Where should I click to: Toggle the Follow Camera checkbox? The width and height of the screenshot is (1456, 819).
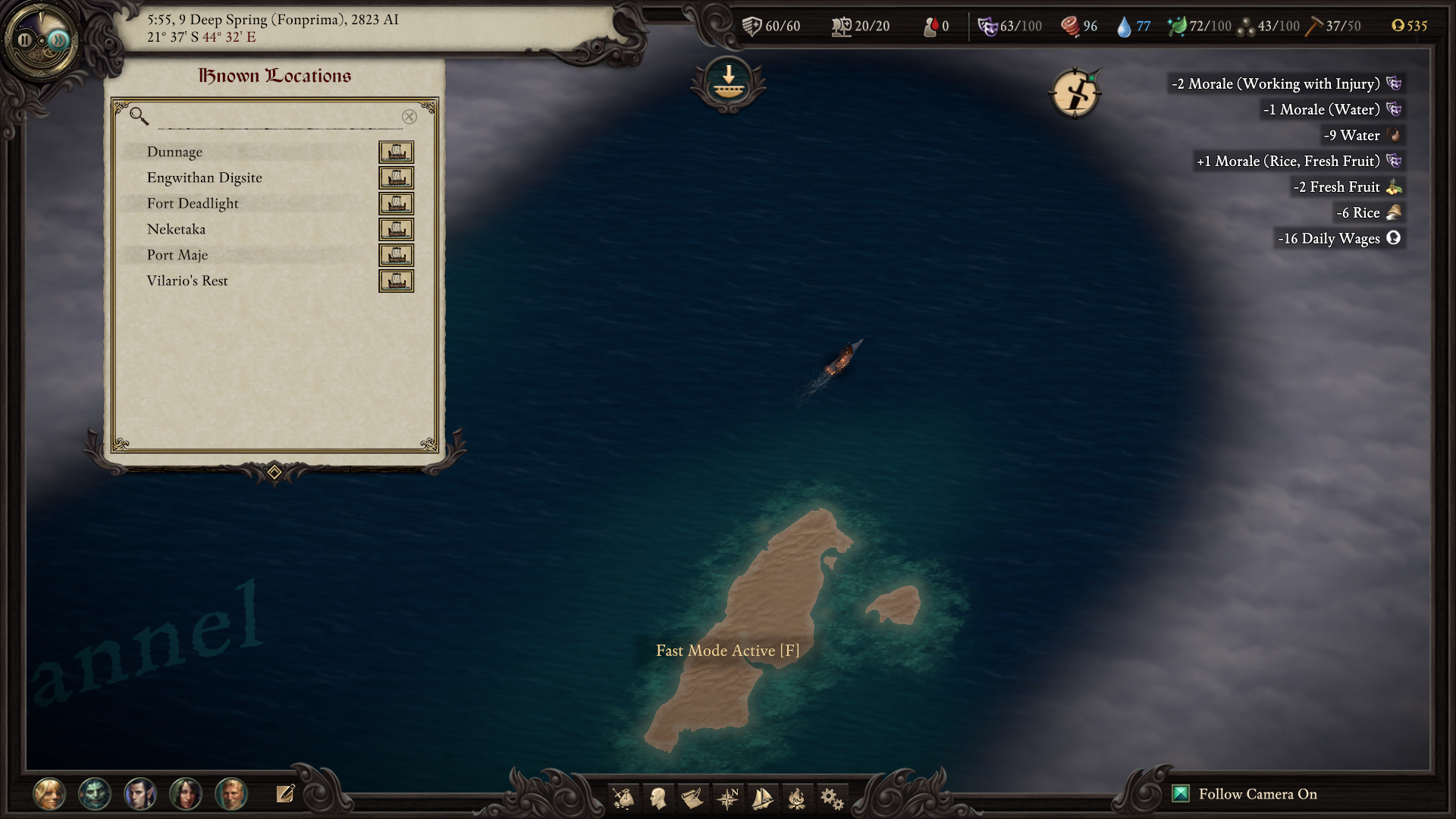1181,794
